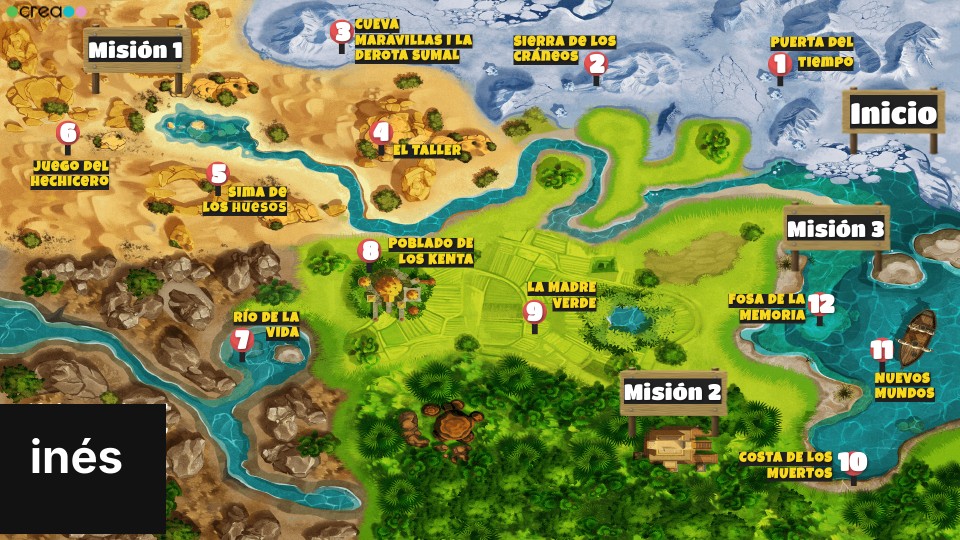960x540 pixels.
Task: Choose marker 12 Fosa de la Memoria
Action: (820, 305)
